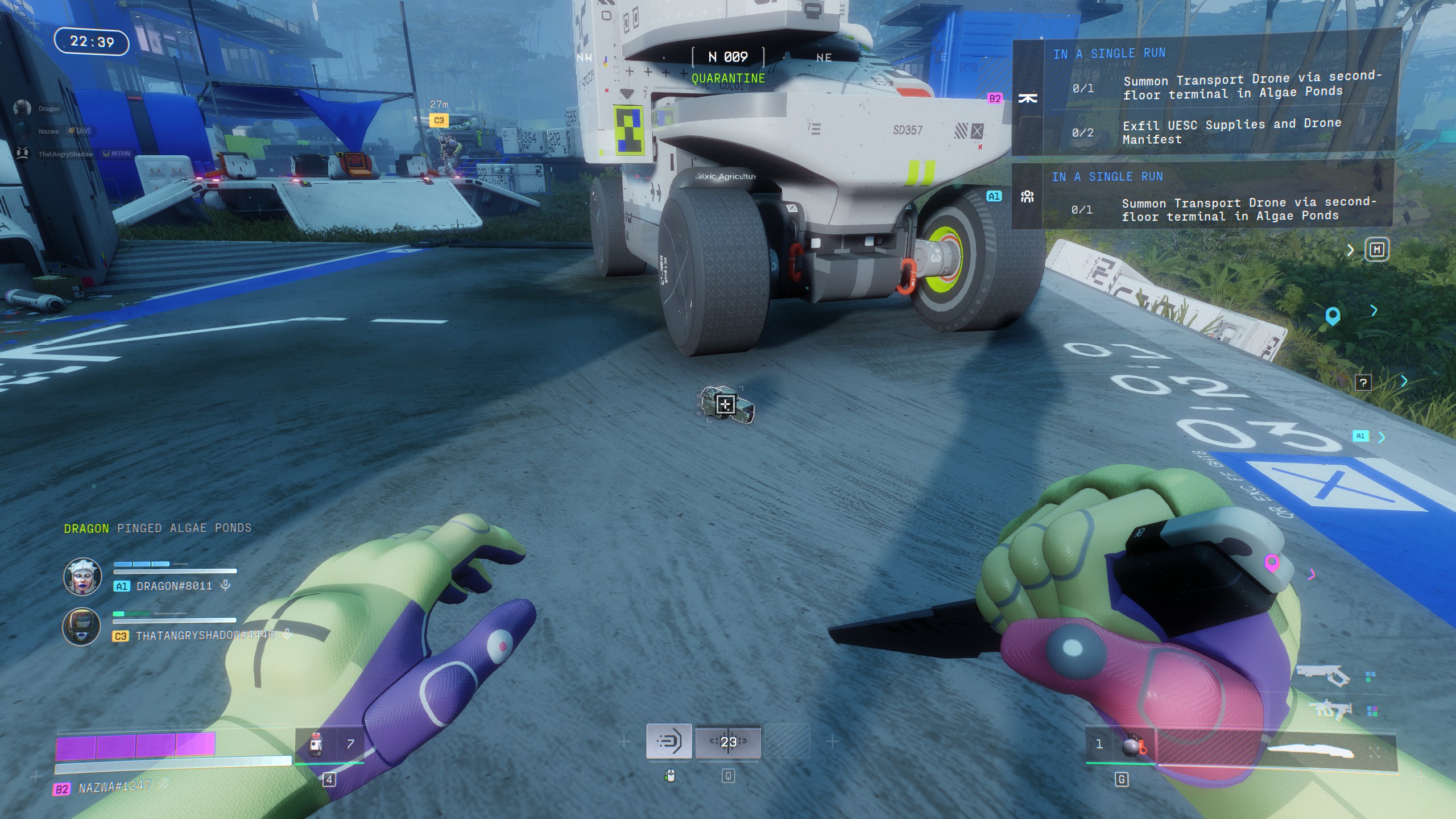This screenshot has width=1456, height=819.
Task: Use the consumable slot with 7 charges
Action: (x=329, y=743)
